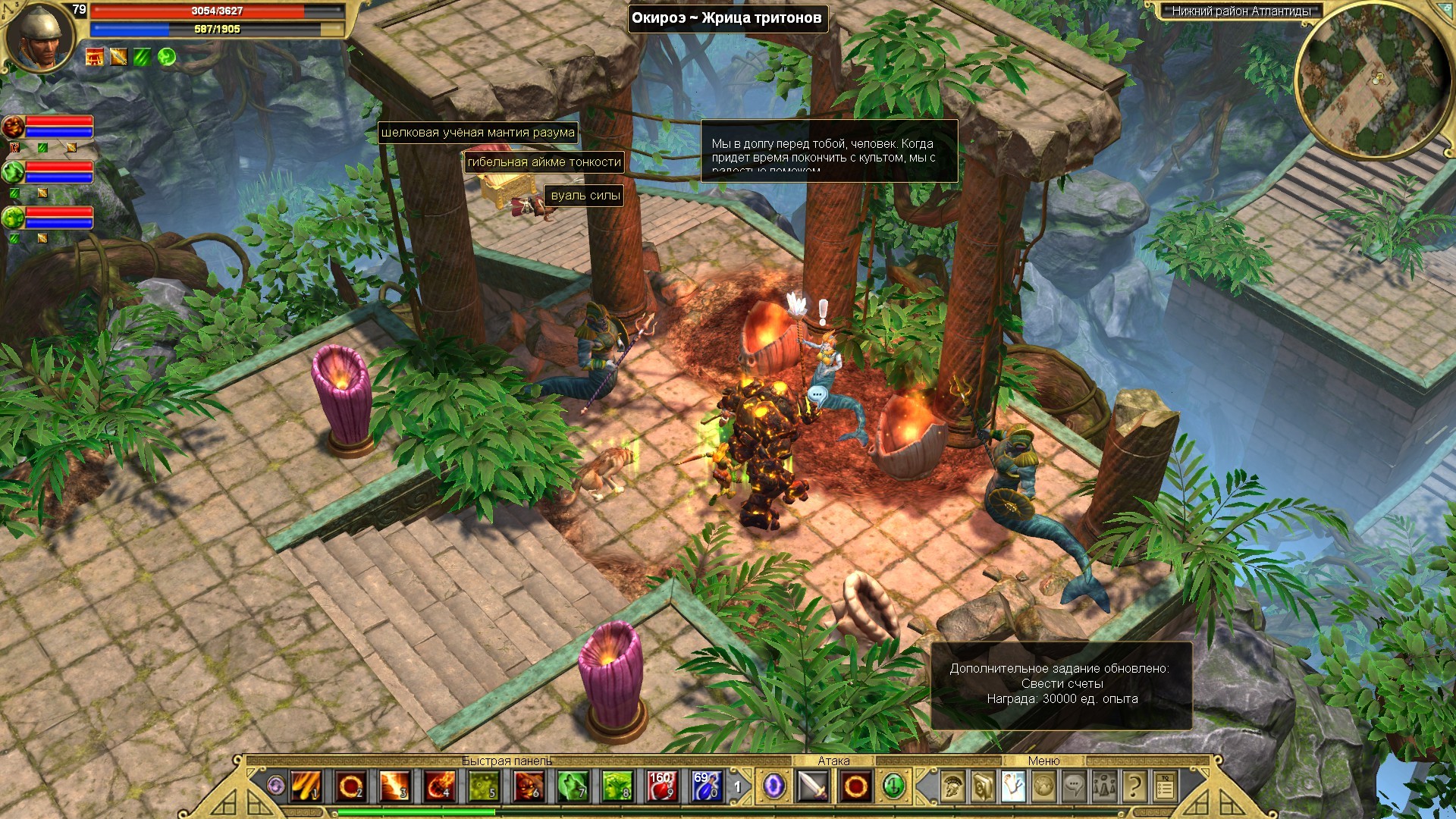Viewport: 1456px width, 819px height.
Task: Select the lava golem pet portrait
Action: tap(13, 127)
